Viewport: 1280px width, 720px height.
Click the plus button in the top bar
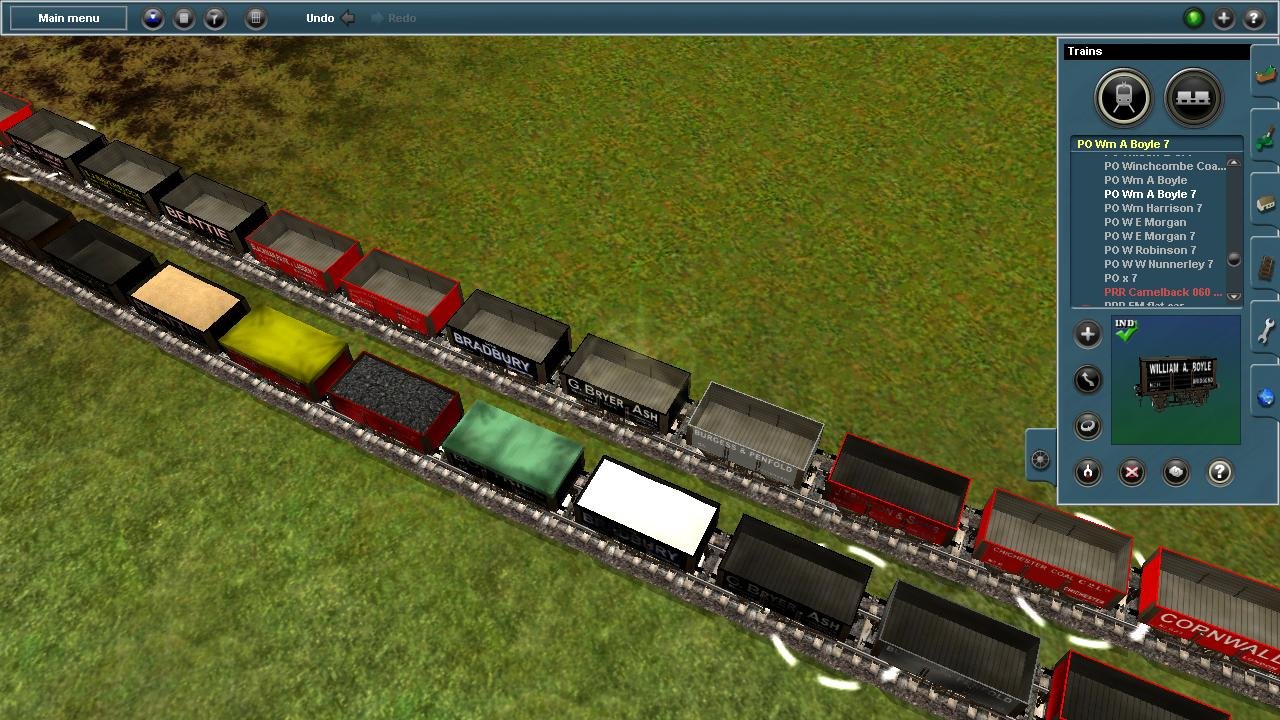tap(1223, 18)
